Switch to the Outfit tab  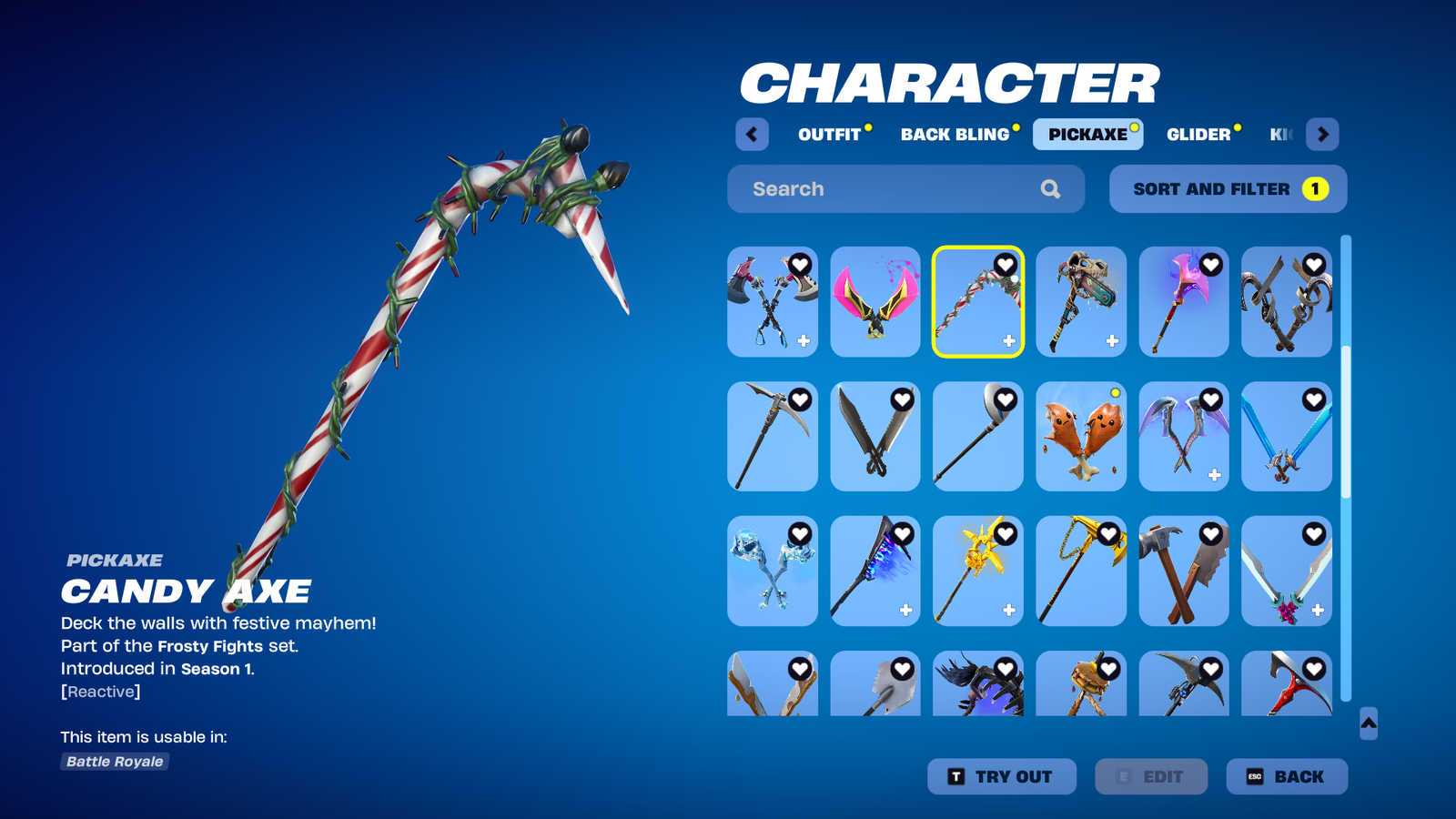(x=829, y=135)
